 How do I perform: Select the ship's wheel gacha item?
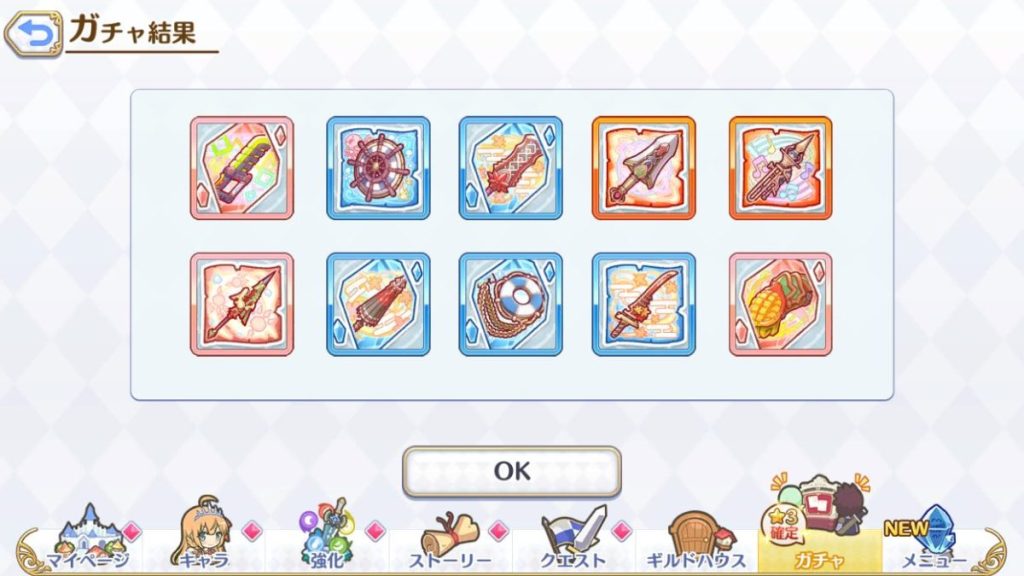point(378,168)
